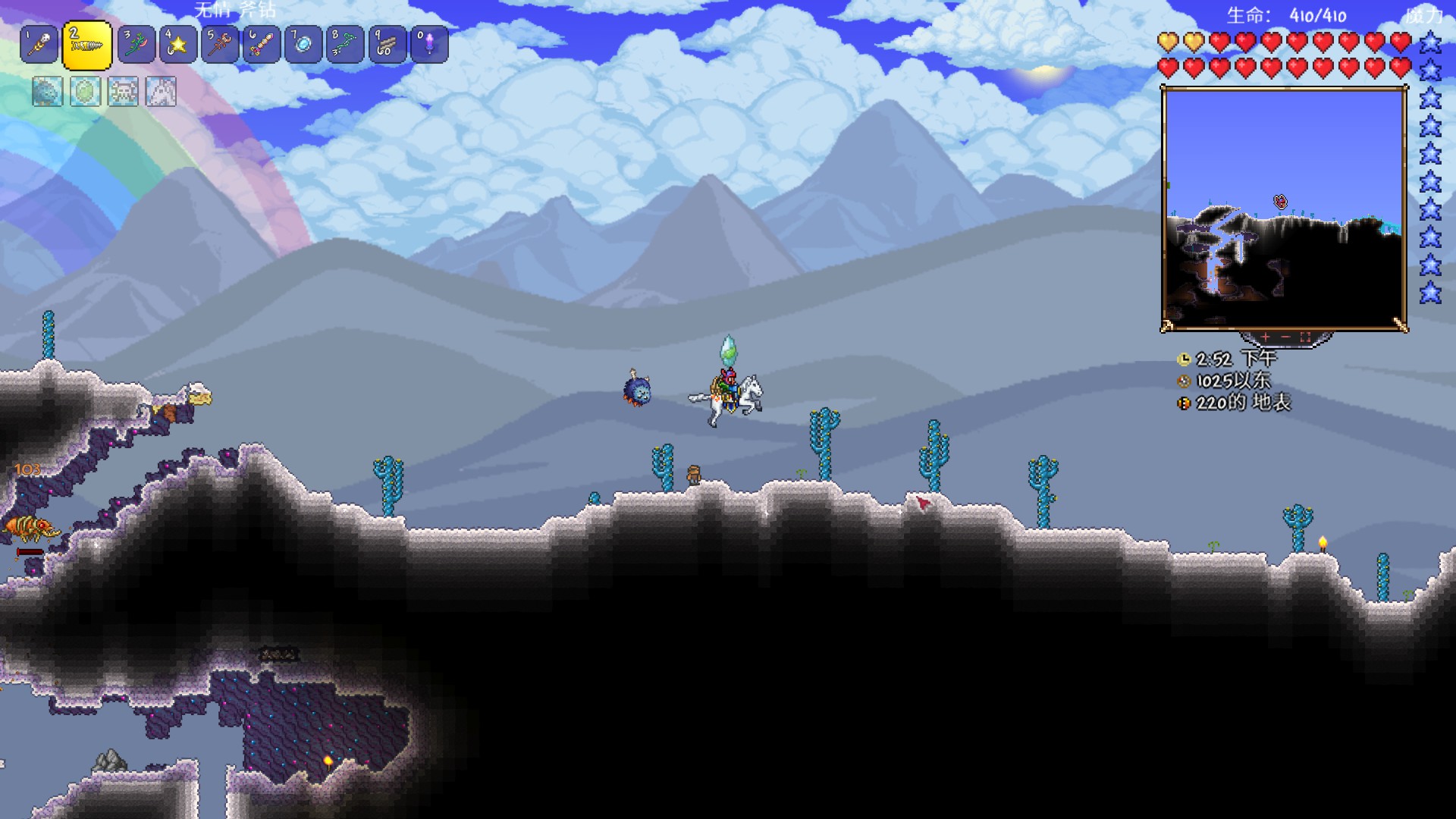The height and width of the screenshot is (819, 1456).
Task: Equip the red clawed staff in slot 5
Action: (220, 45)
